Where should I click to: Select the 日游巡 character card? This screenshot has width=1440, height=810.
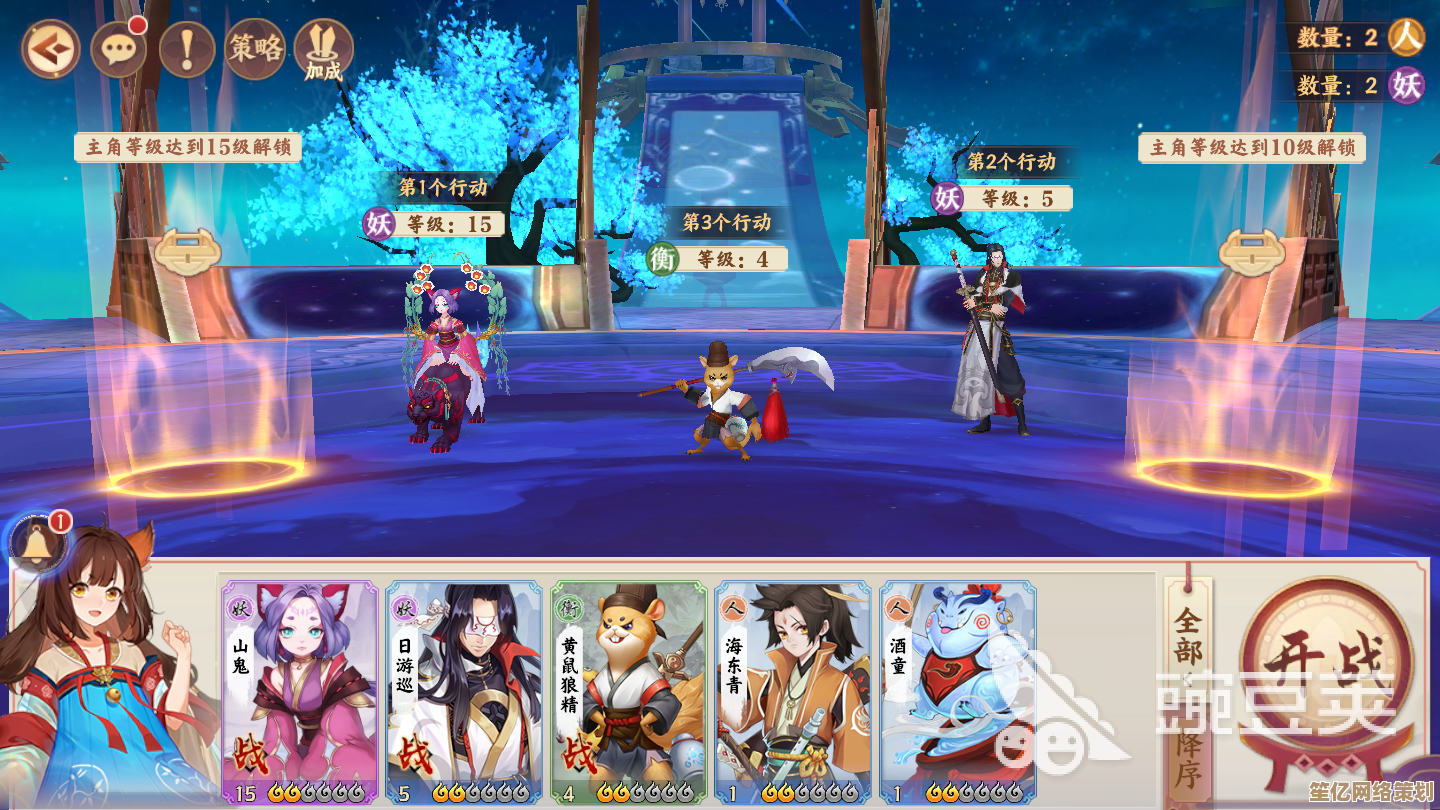(x=464, y=692)
